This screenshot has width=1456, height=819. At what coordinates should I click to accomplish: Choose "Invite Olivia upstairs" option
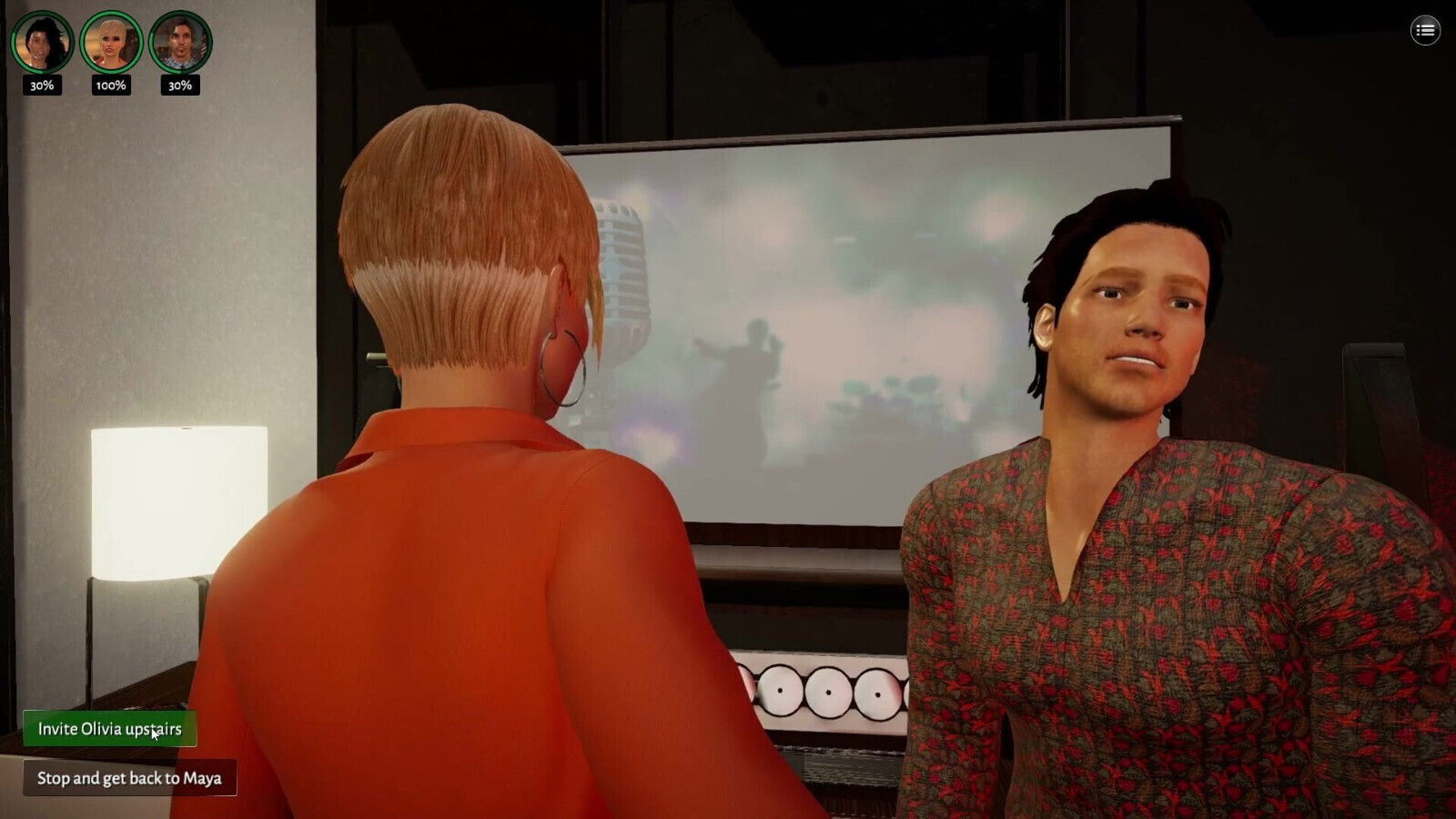[x=109, y=729]
